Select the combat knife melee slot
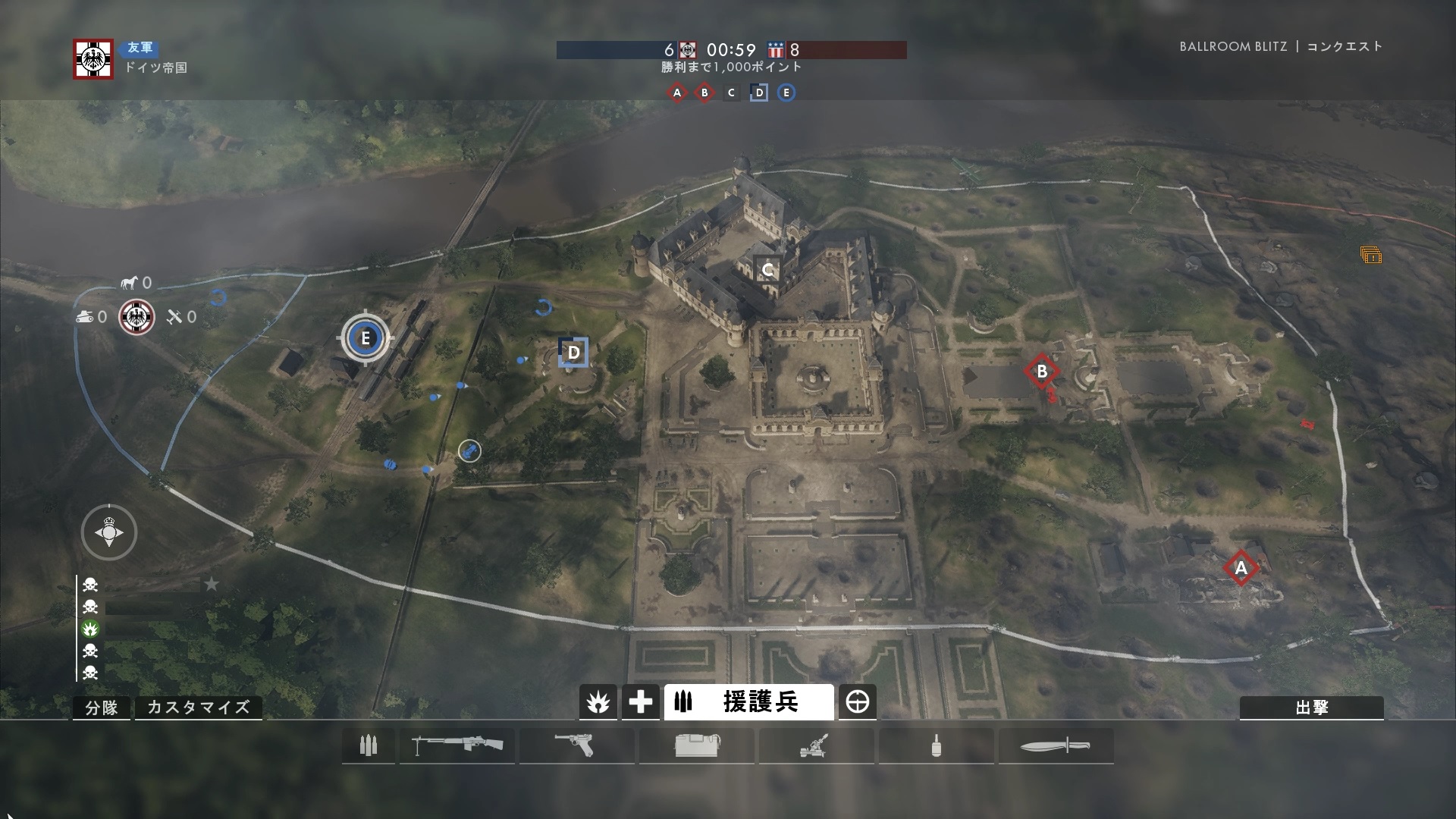The height and width of the screenshot is (819, 1456). [x=1056, y=746]
